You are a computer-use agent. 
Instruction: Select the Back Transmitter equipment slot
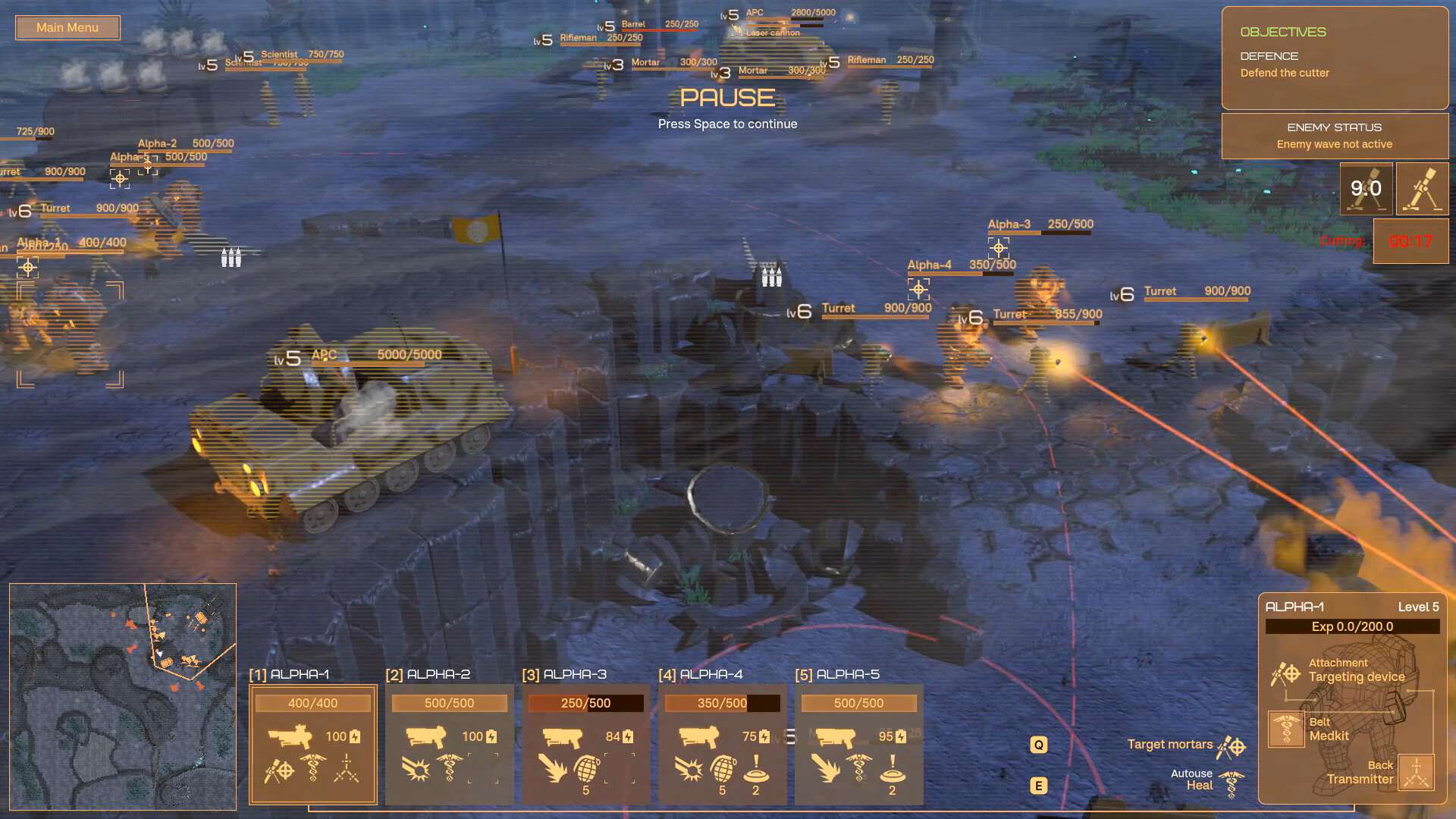[1416, 773]
